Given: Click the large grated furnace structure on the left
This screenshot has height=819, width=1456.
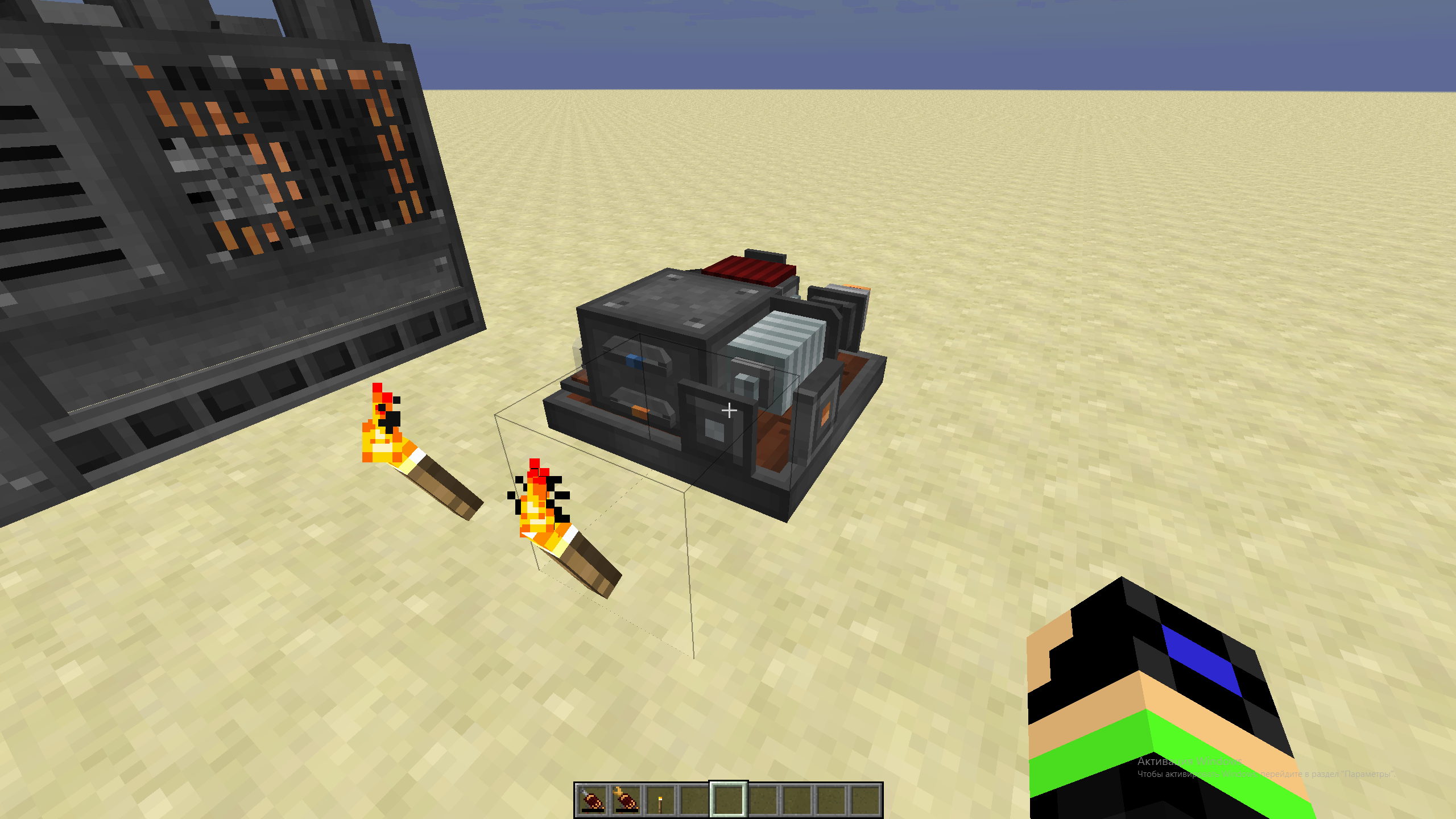Looking at the screenshot, I should click(227, 227).
